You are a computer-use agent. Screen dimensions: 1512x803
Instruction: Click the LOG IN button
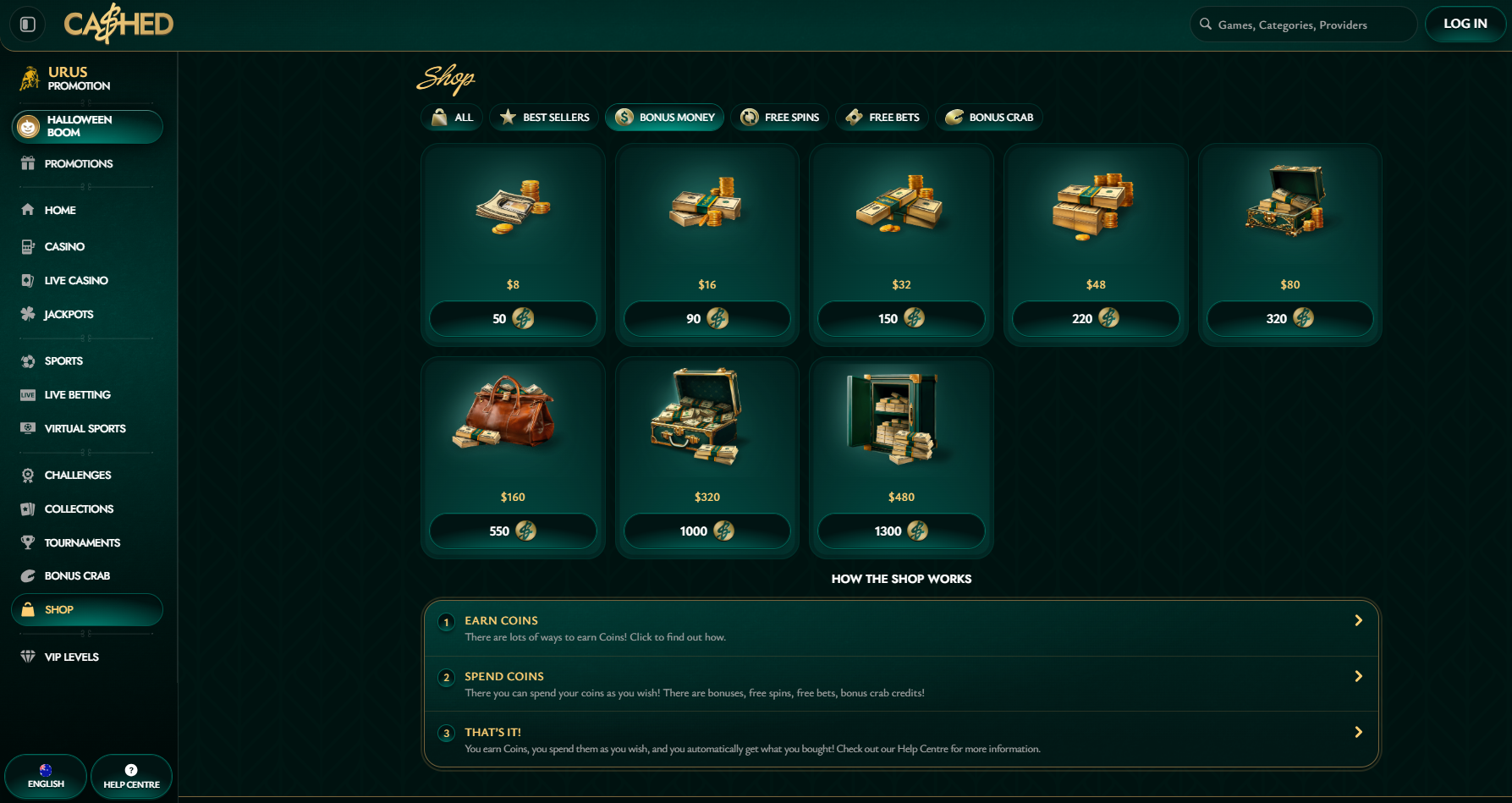(1465, 24)
